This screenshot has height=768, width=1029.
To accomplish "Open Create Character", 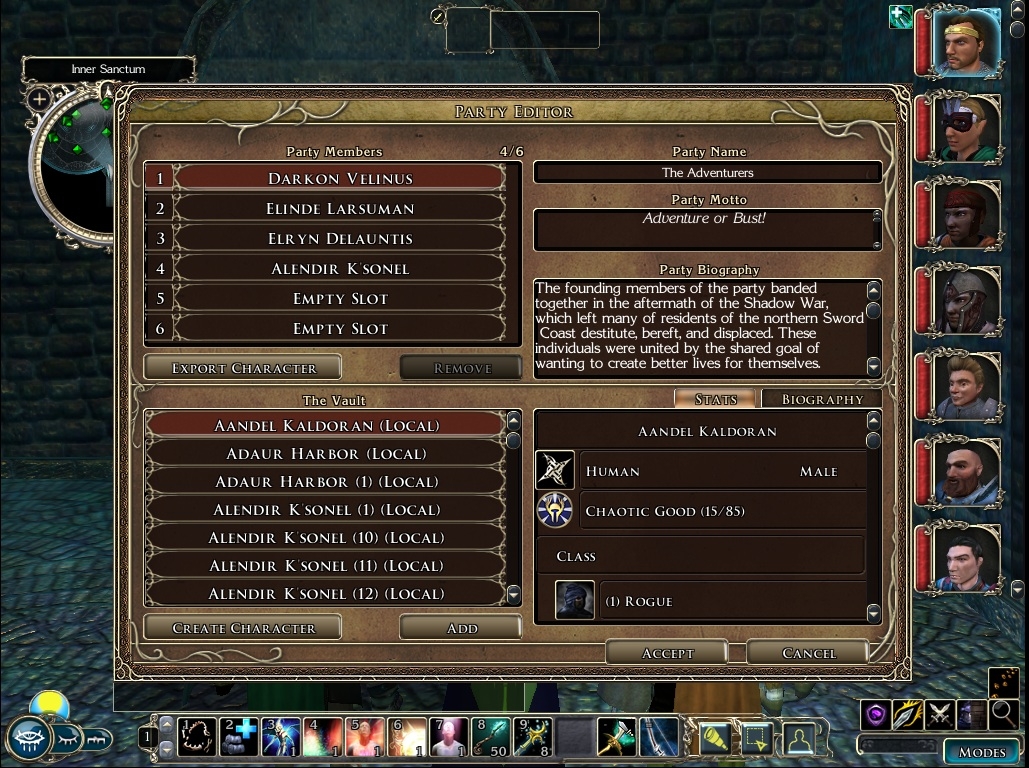I will point(243,628).
